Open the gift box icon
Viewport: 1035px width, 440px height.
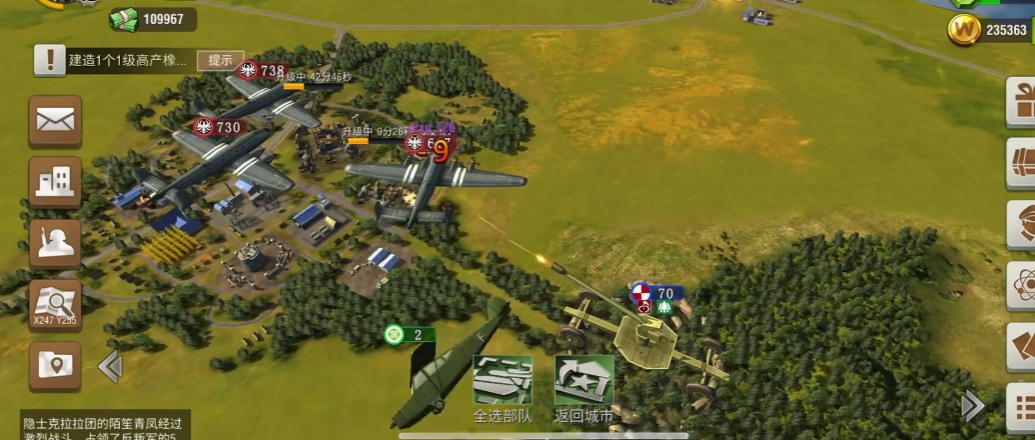[x=1023, y=100]
